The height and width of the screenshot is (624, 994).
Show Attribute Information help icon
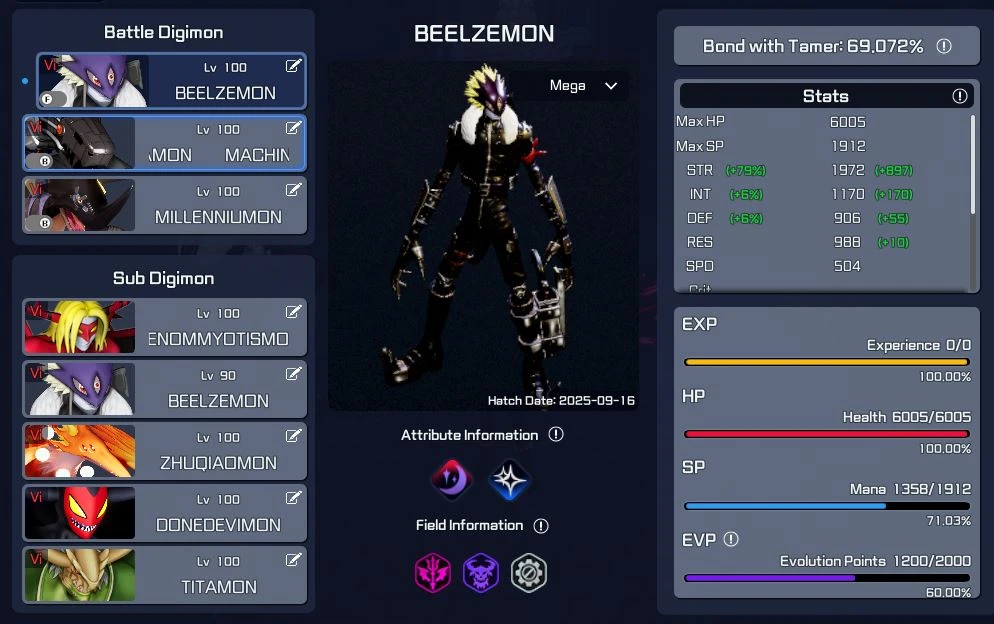[556, 435]
